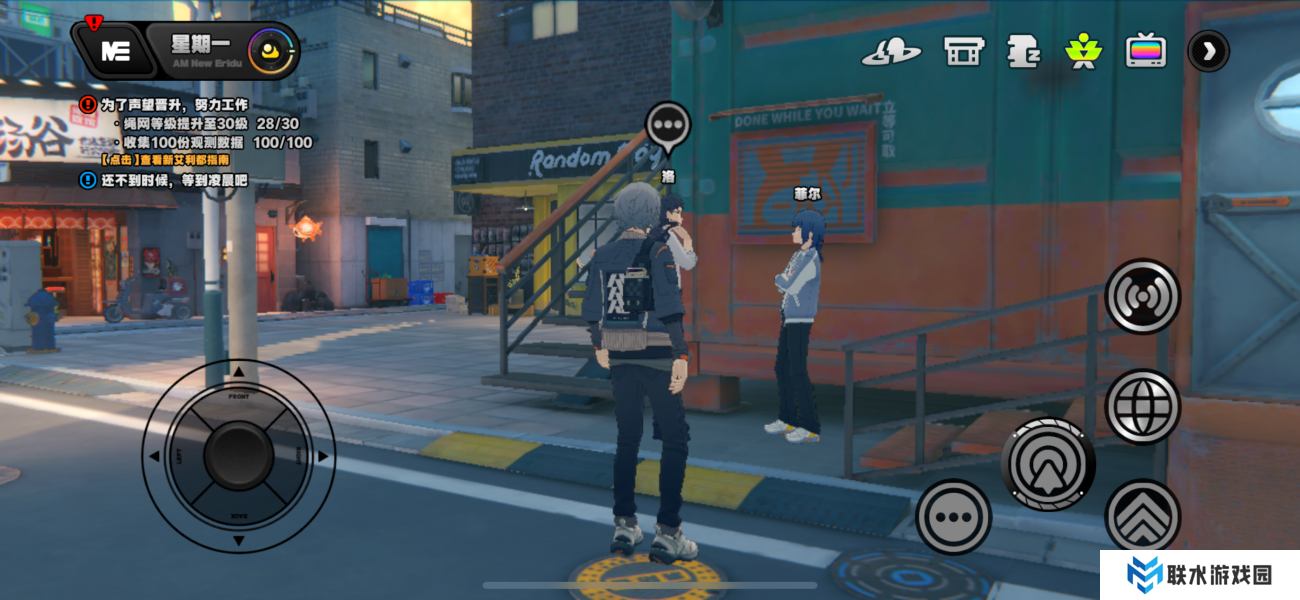This screenshot has width=1300, height=600.
Task: Tap the speech bubble above the NPC
Action: pyautogui.click(x=668, y=126)
